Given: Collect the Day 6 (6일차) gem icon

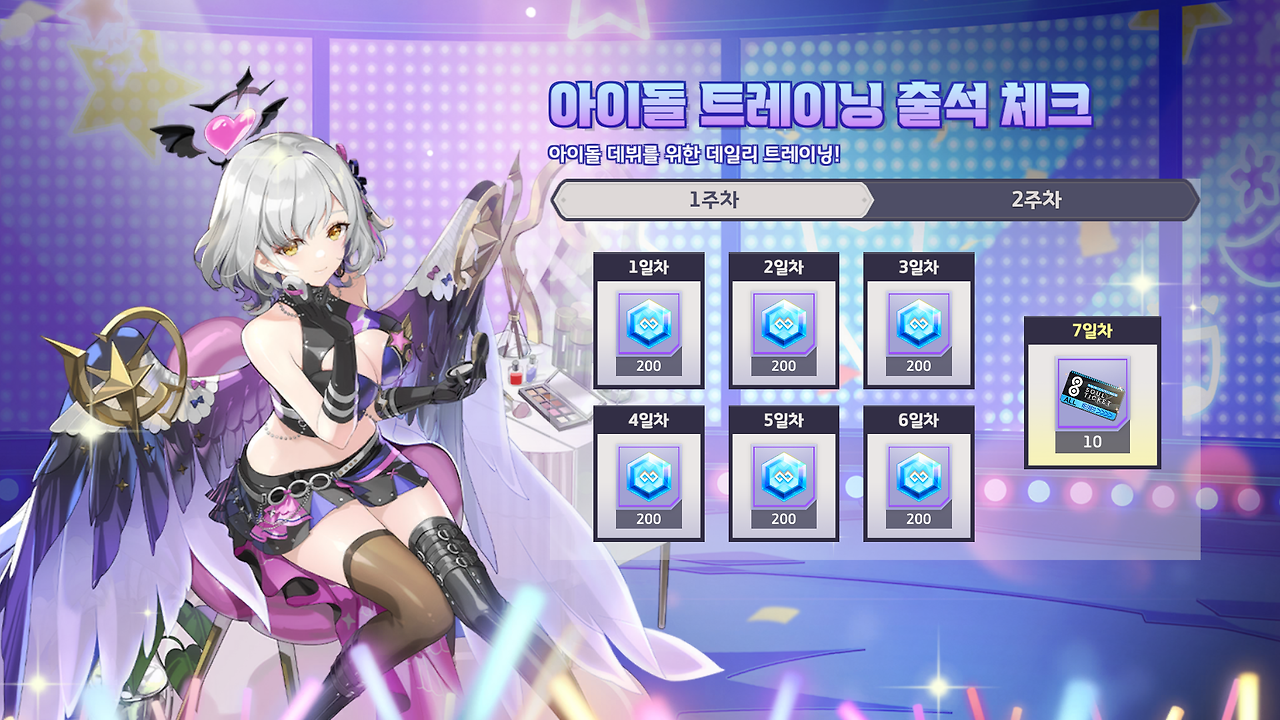Looking at the screenshot, I should click(917, 477).
